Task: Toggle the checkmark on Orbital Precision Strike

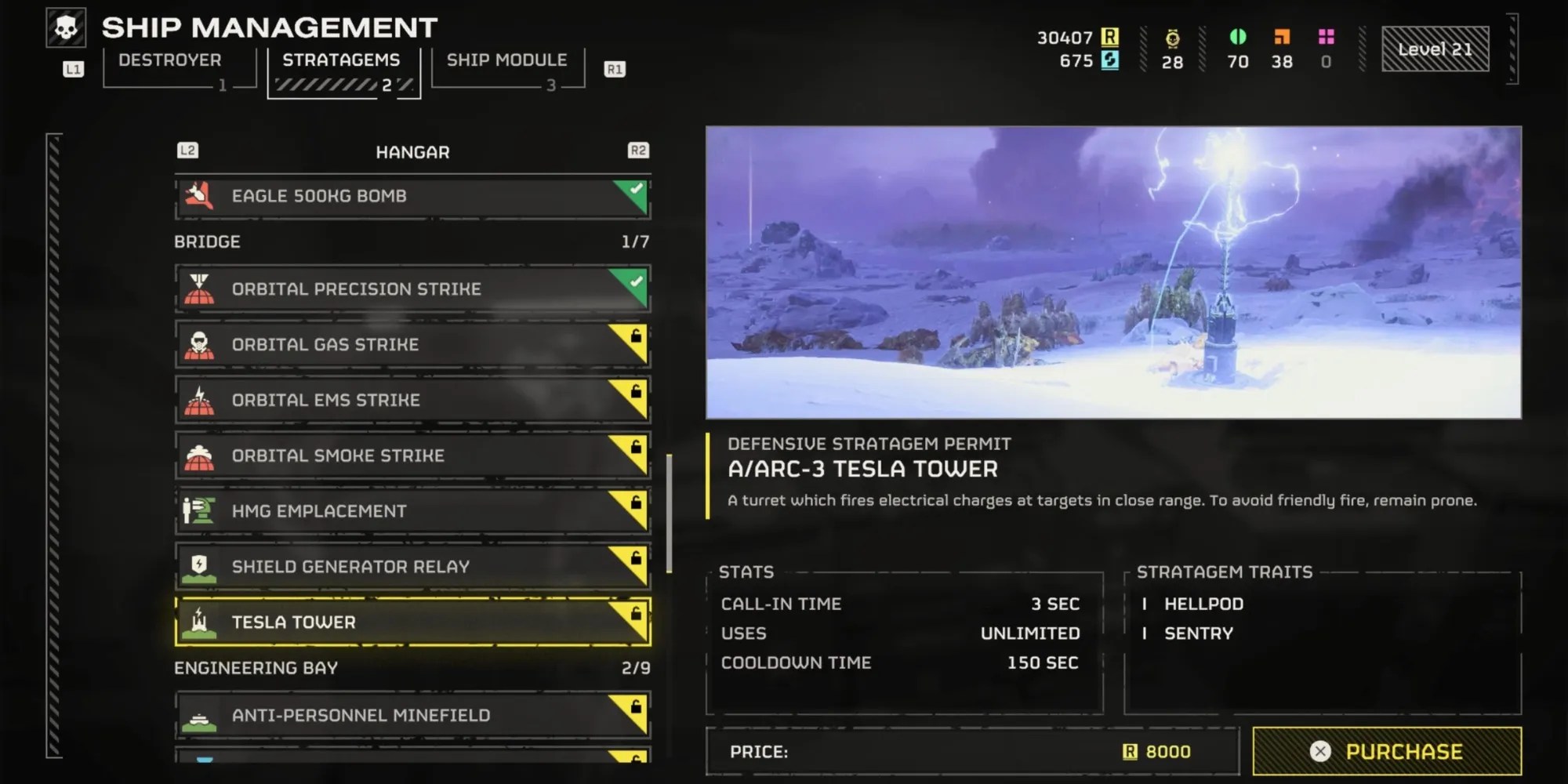Action: point(637,282)
